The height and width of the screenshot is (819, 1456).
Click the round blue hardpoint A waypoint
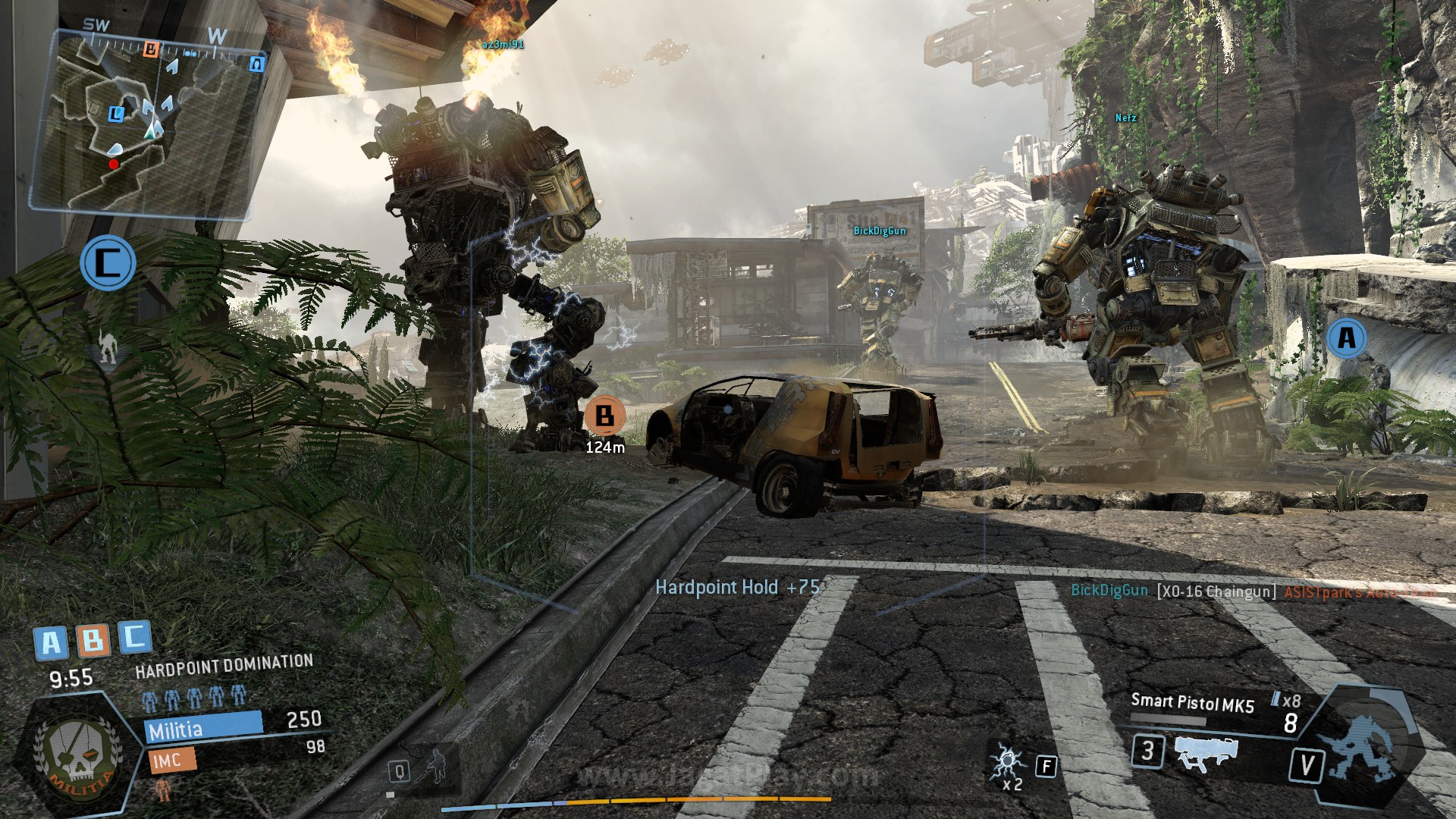tap(1347, 337)
